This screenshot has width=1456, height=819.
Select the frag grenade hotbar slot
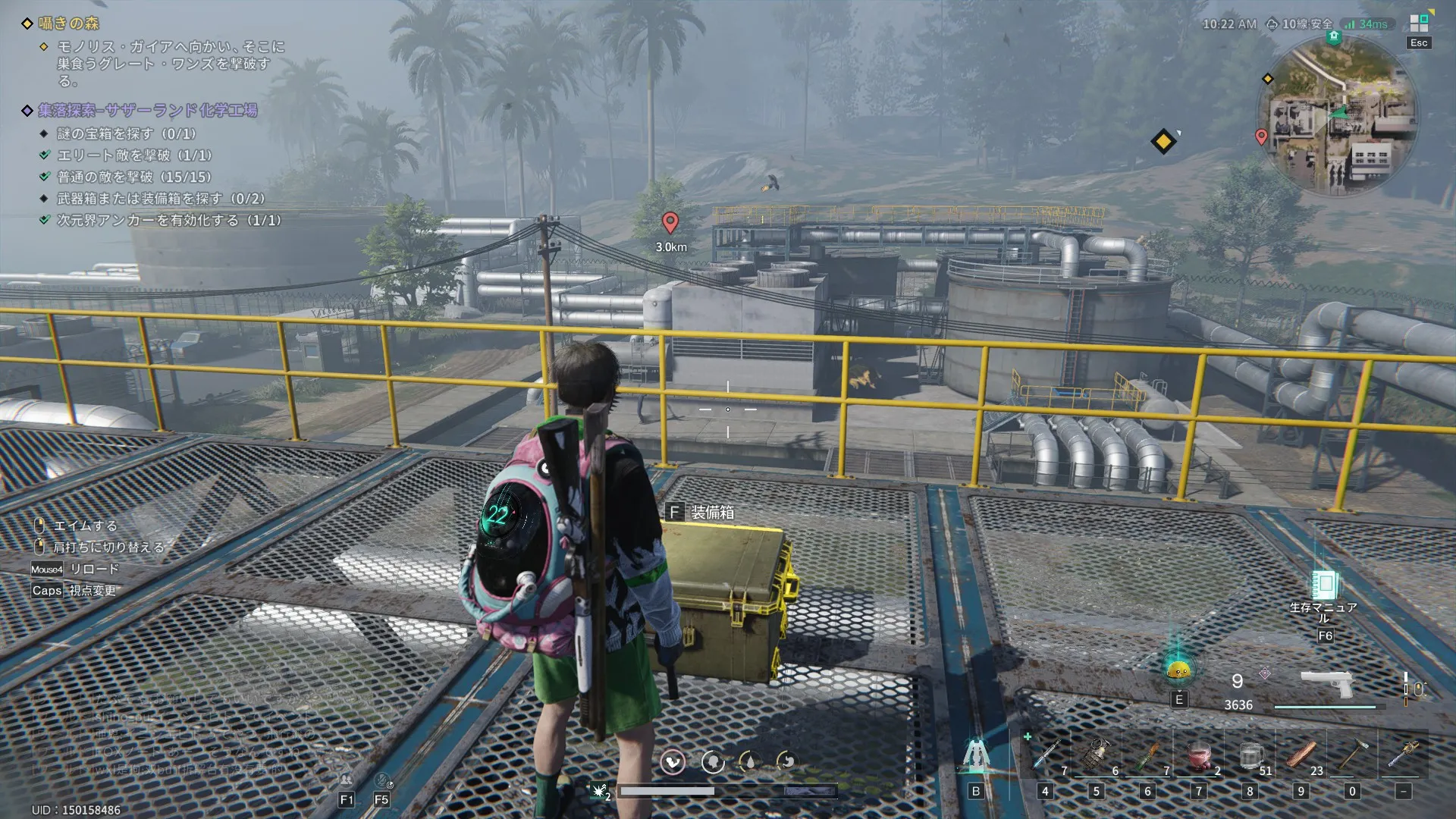pyautogui.click(x=1097, y=755)
